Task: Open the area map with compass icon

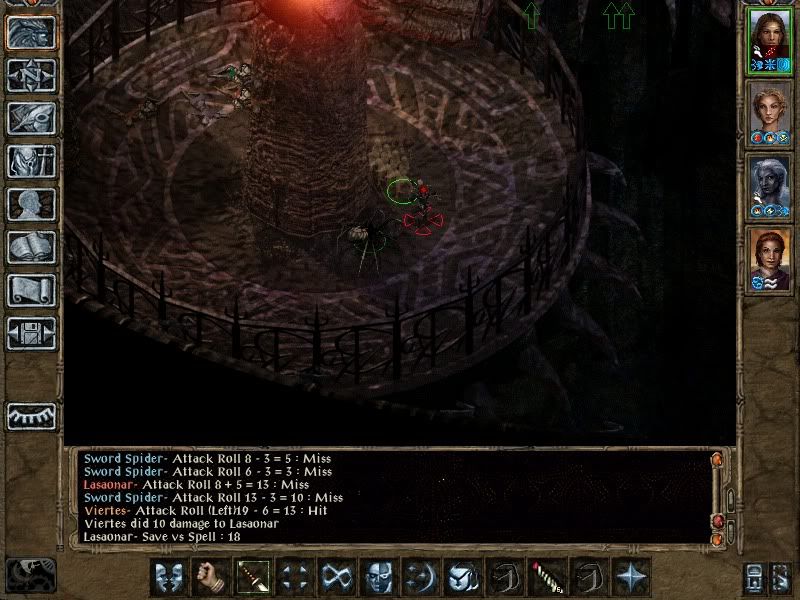Action: 31,75
